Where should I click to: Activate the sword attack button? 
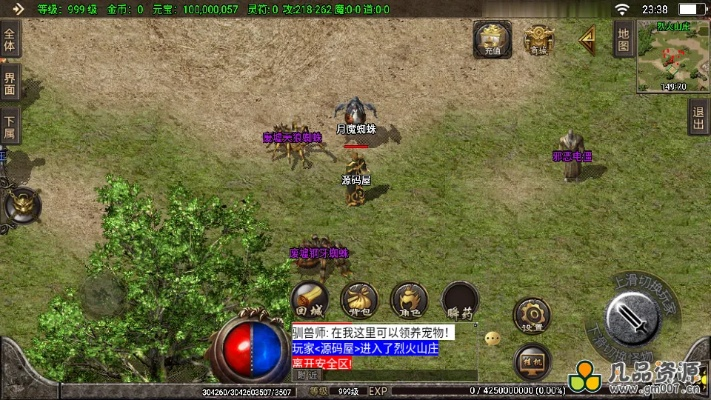point(632,319)
